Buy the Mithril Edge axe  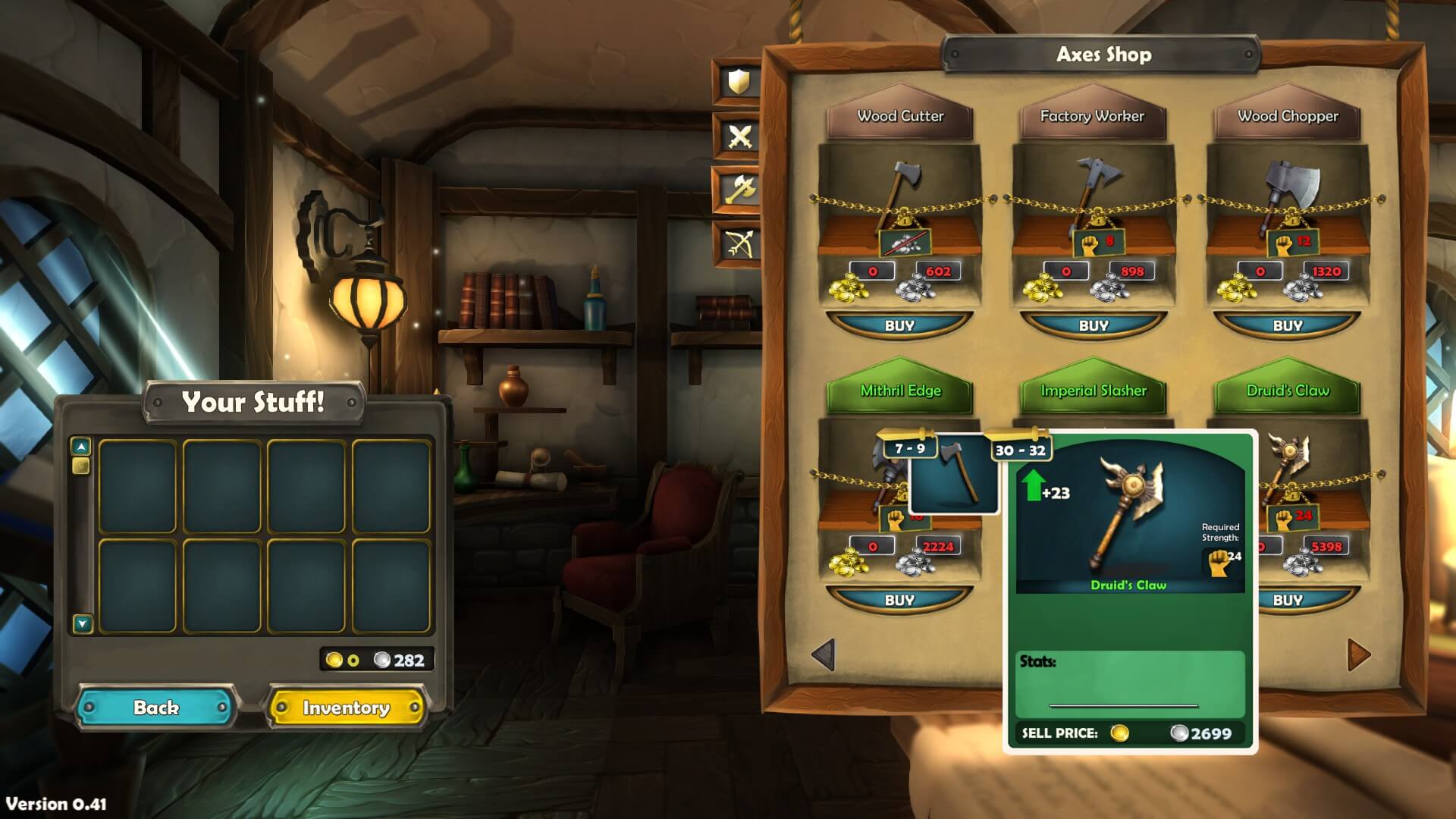point(899,600)
